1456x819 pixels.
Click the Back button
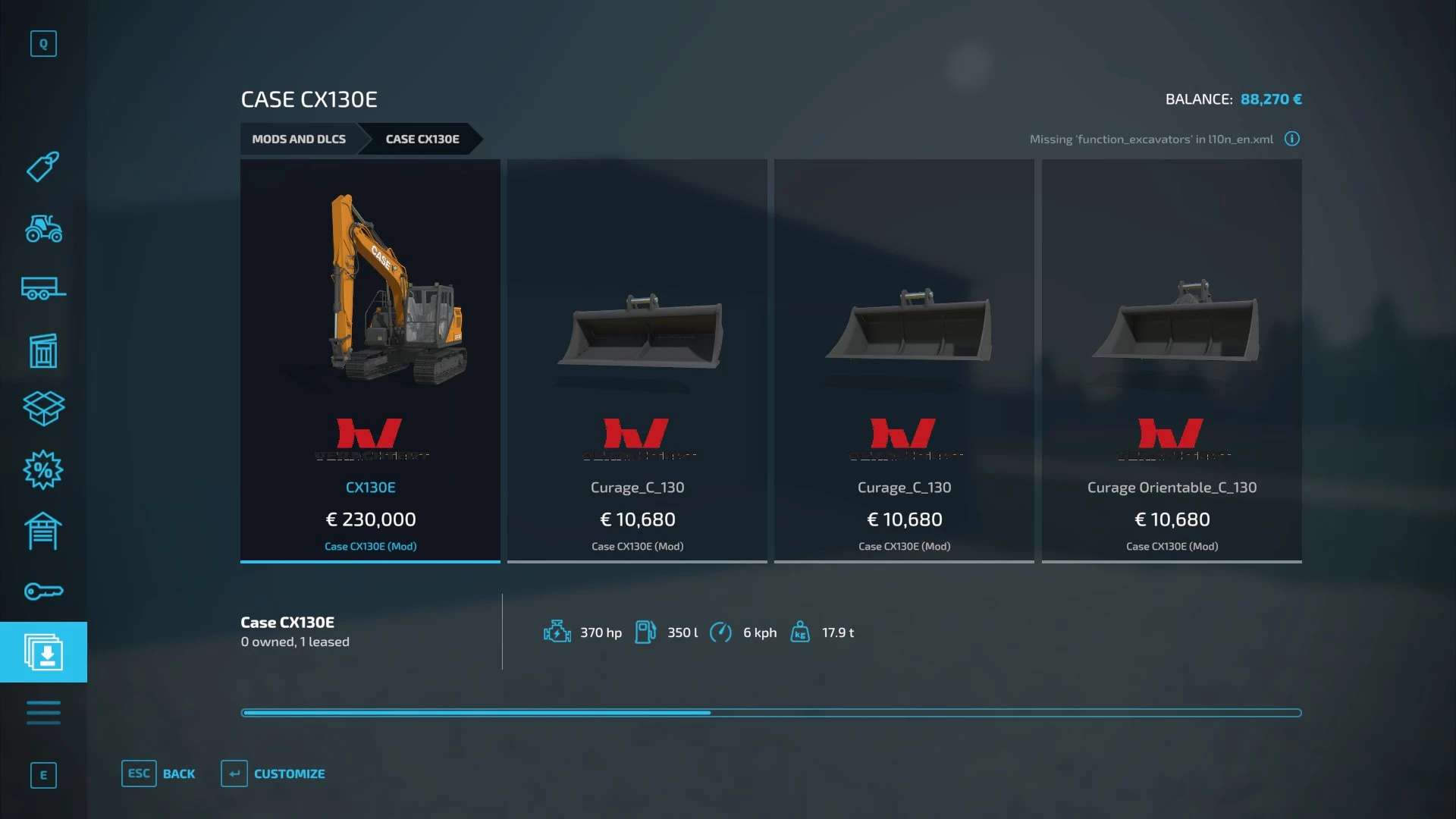point(159,773)
